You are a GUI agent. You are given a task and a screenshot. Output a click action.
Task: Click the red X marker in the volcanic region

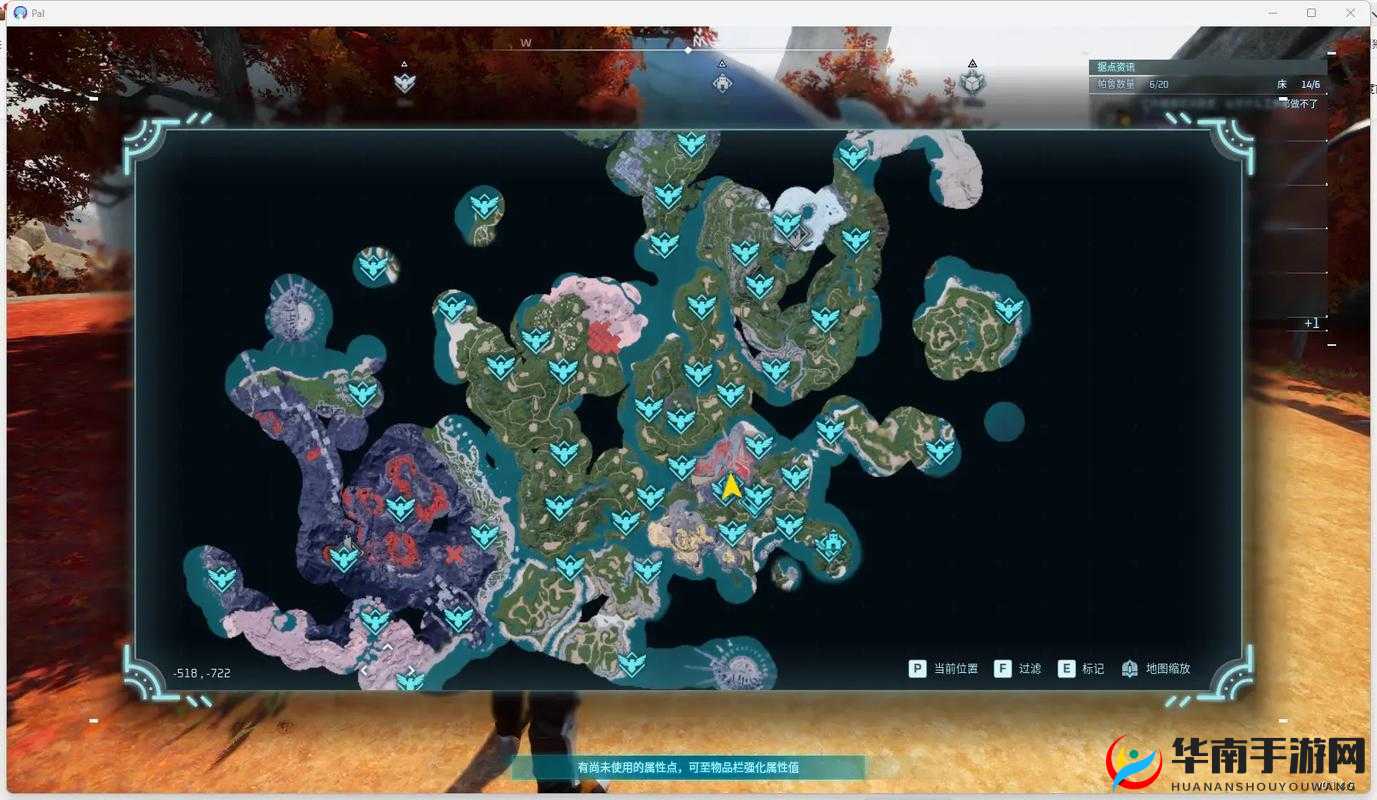(x=455, y=554)
